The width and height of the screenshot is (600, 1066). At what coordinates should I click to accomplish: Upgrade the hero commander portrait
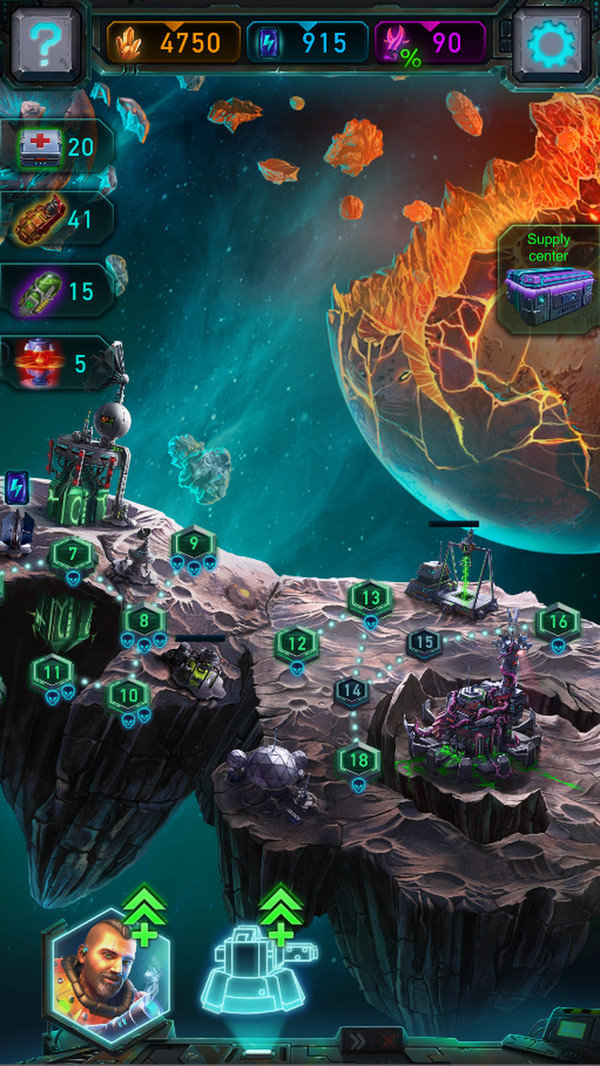tap(105, 975)
